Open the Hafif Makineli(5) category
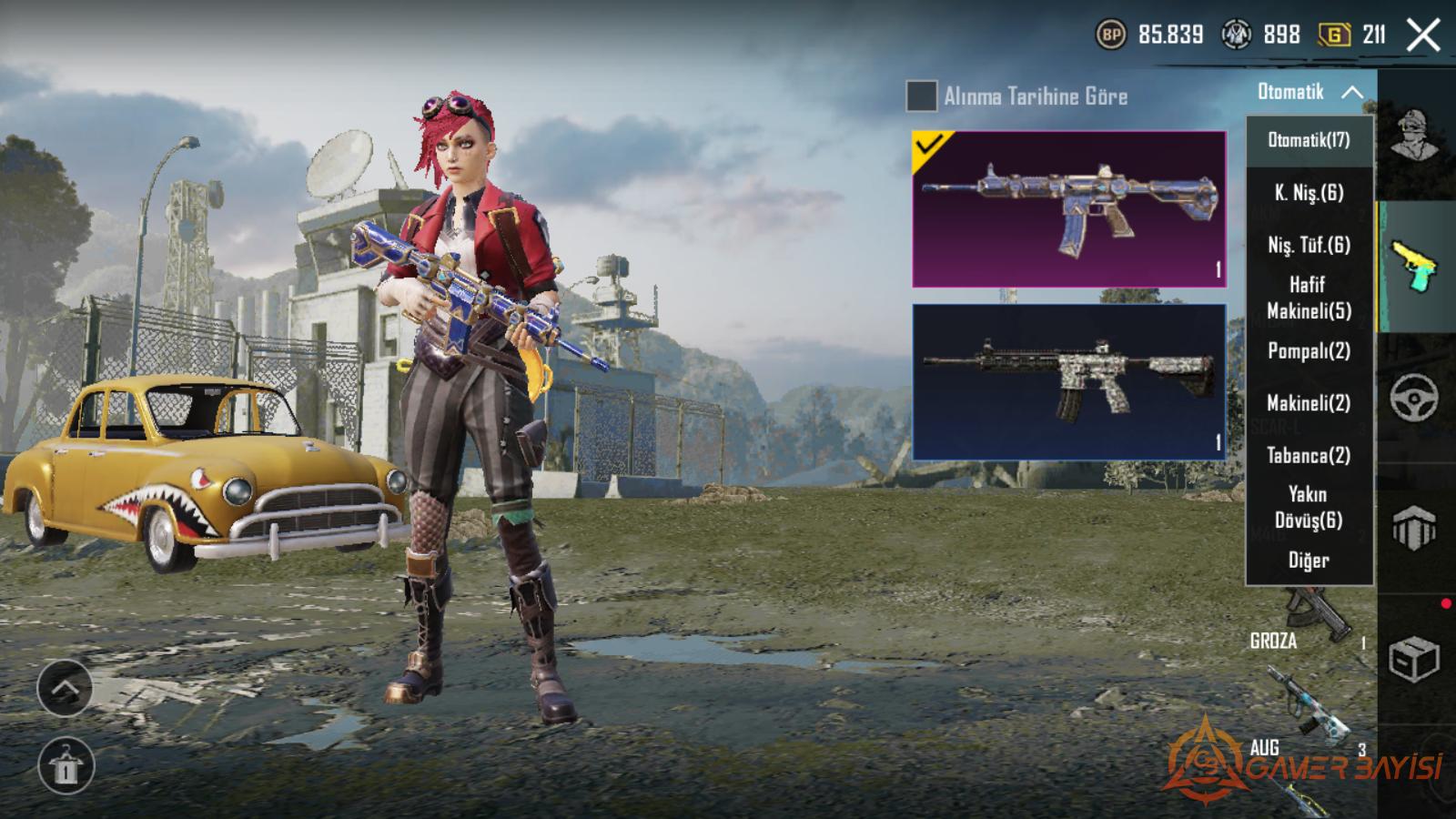Screen dimensions: 1456x819 (1309, 298)
